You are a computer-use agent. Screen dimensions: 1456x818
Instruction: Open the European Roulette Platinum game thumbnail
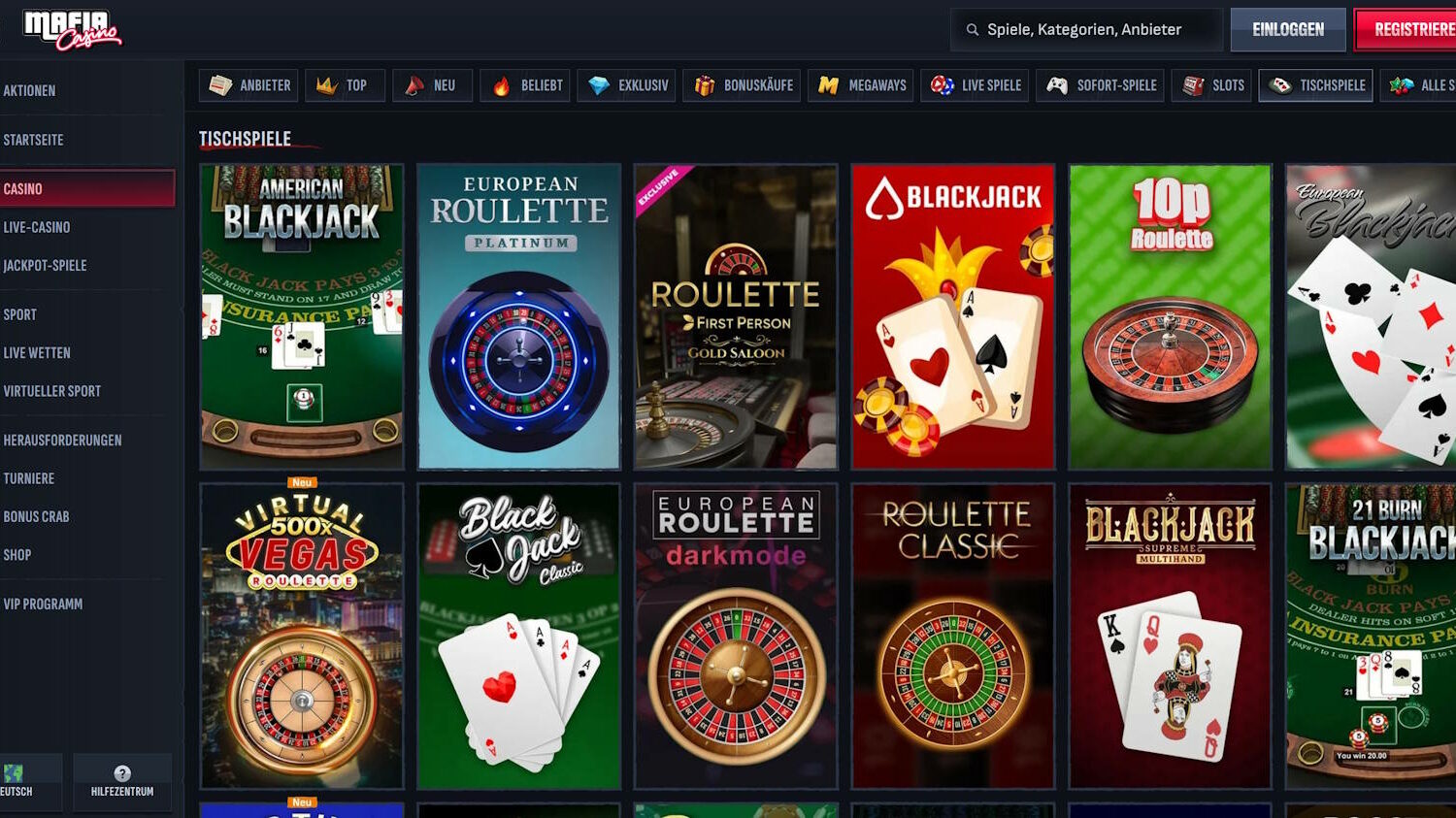[518, 316]
